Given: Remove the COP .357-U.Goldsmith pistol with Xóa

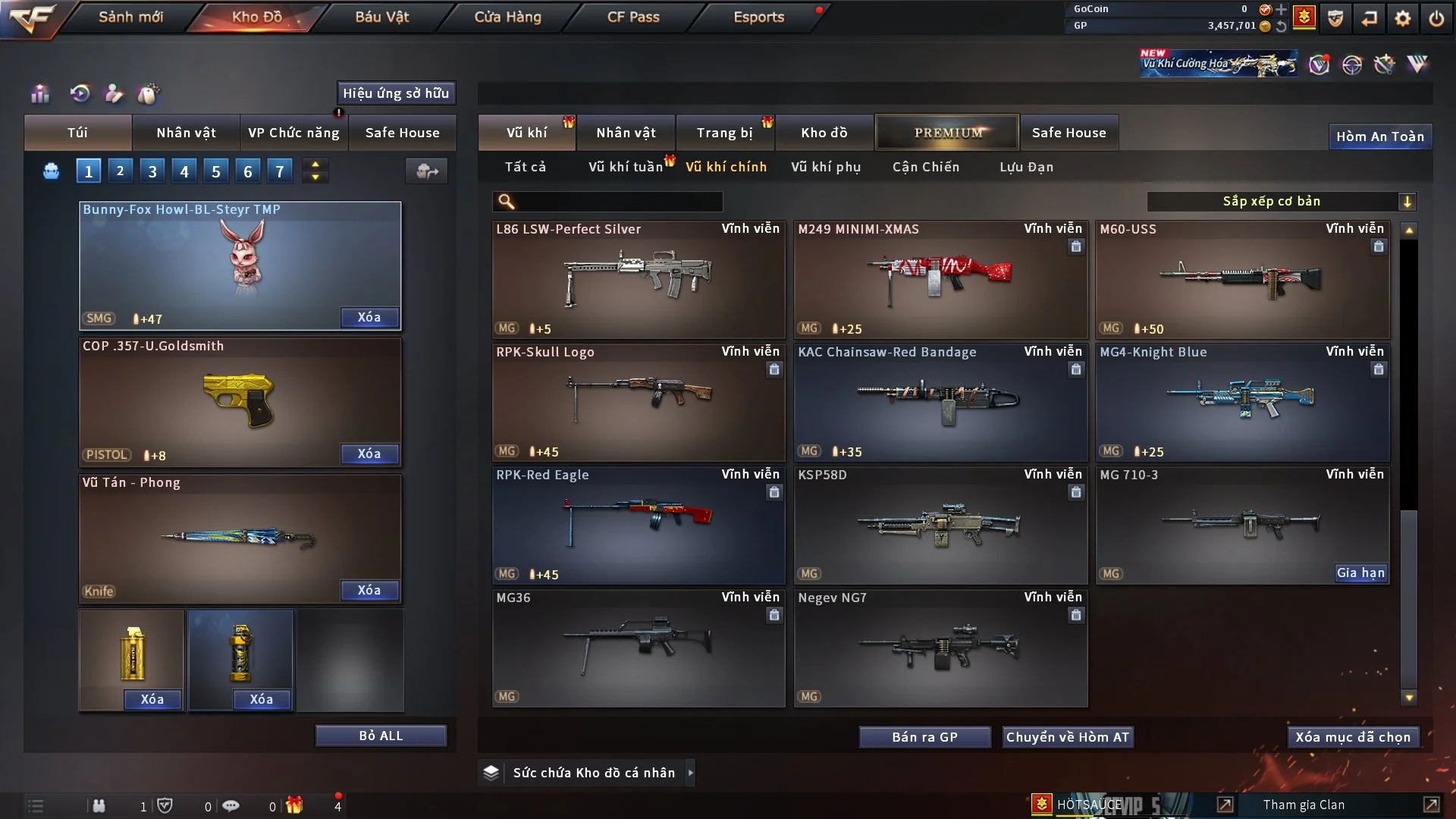Looking at the screenshot, I should 369,453.
